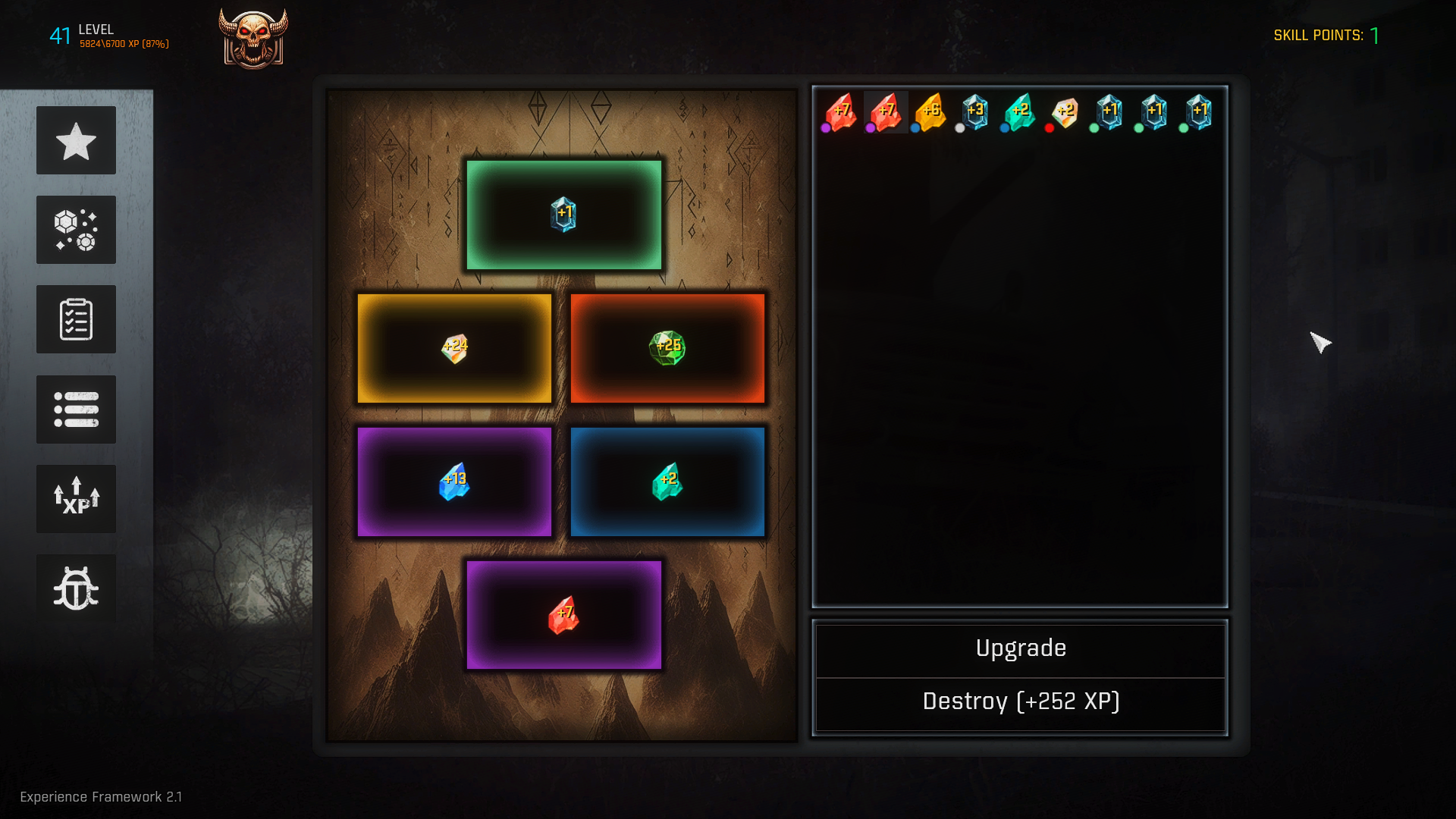Screen dimensions: 1456x819
Task: Click the Upgrade button
Action: (x=1020, y=649)
